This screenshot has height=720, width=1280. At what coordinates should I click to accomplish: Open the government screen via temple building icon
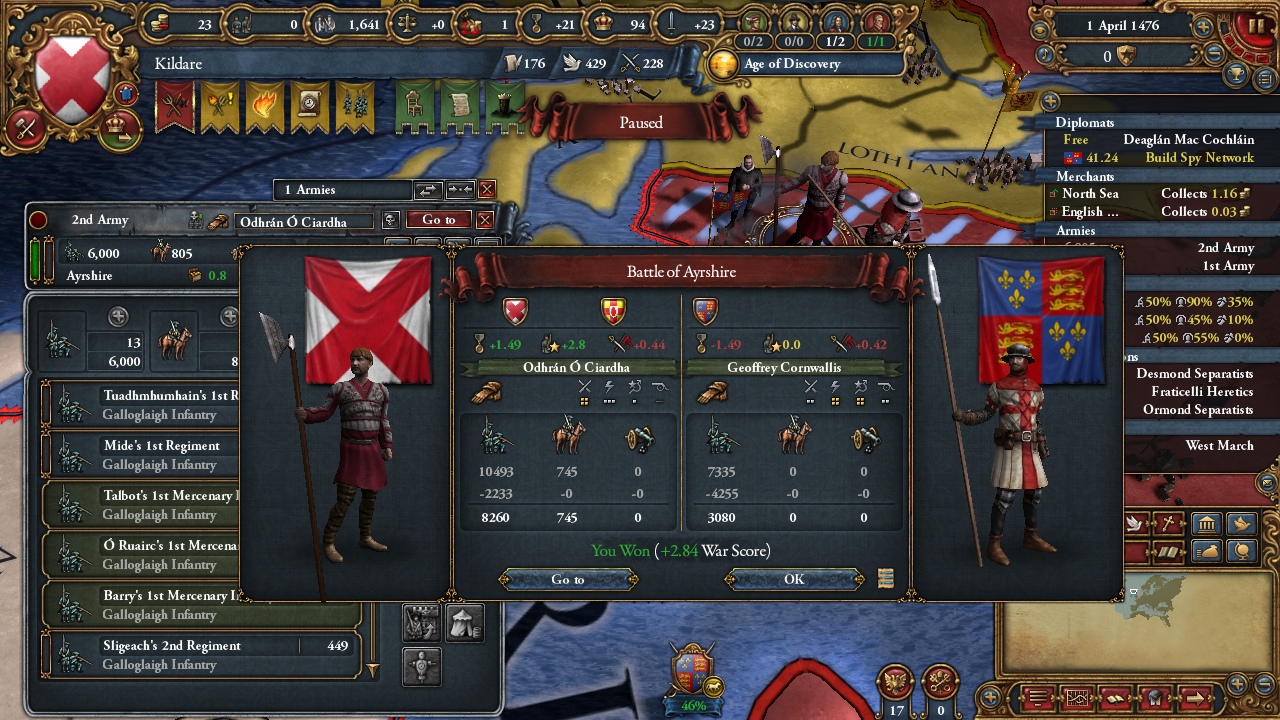tap(1207, 523)
